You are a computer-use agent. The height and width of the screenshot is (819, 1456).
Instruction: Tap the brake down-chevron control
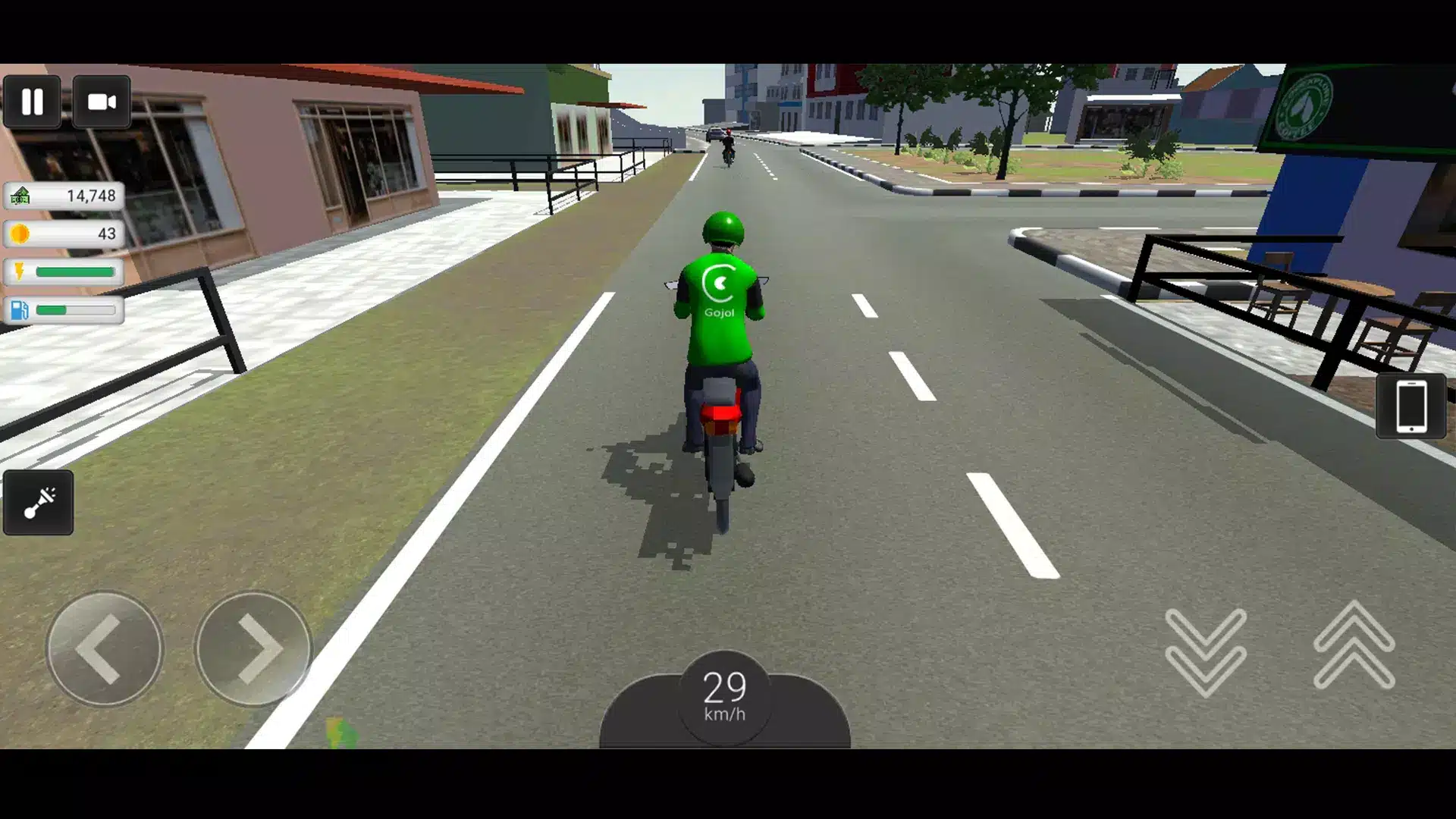[1205, 651]
